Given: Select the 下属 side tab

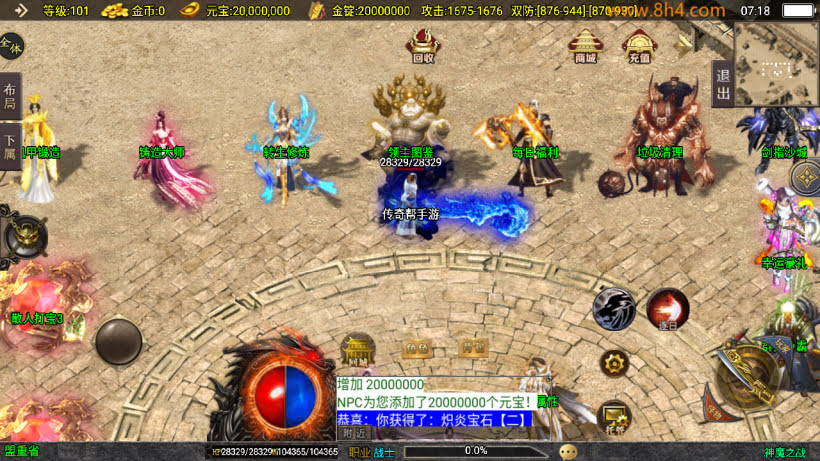Looking at the screenshot, I should tap(10, 146).
